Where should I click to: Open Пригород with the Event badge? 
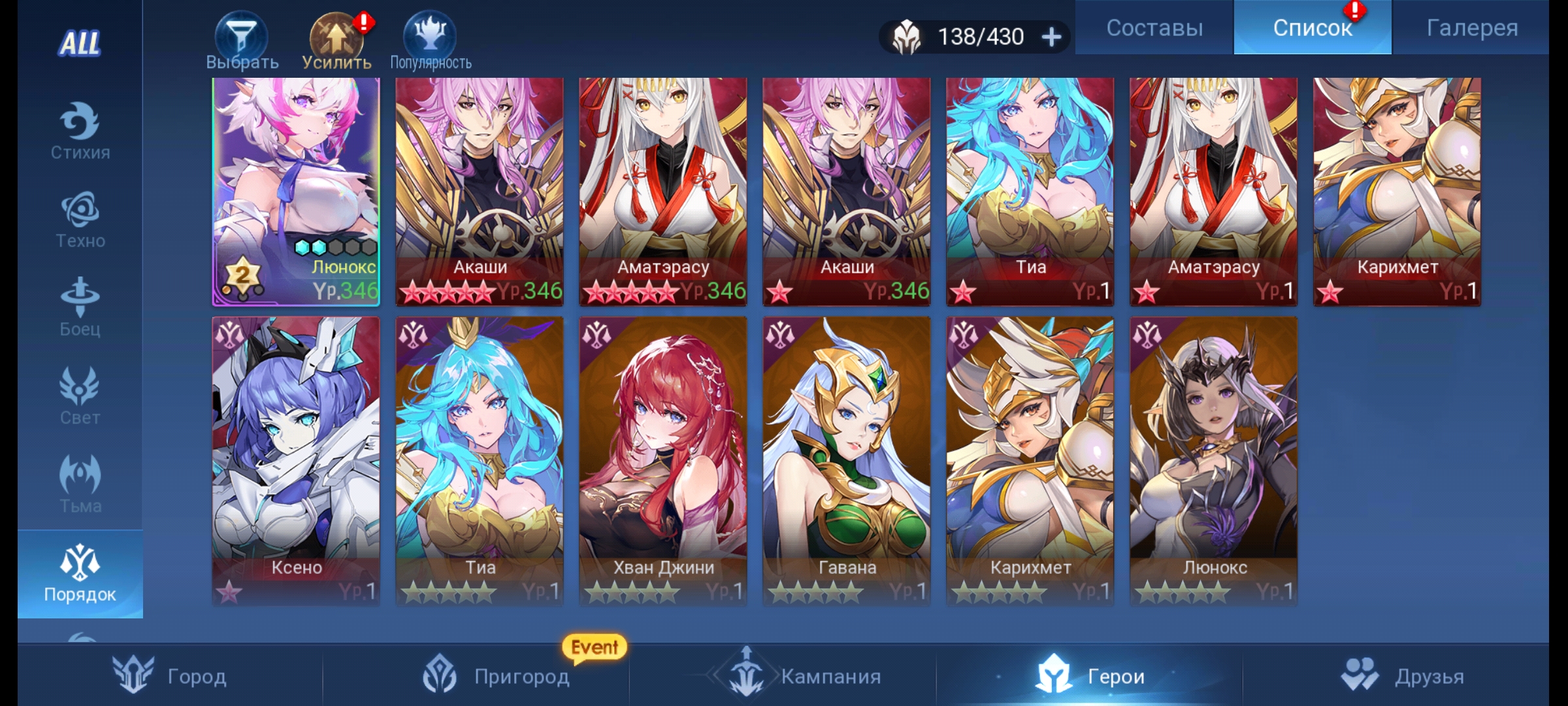(x=497, y=676)
